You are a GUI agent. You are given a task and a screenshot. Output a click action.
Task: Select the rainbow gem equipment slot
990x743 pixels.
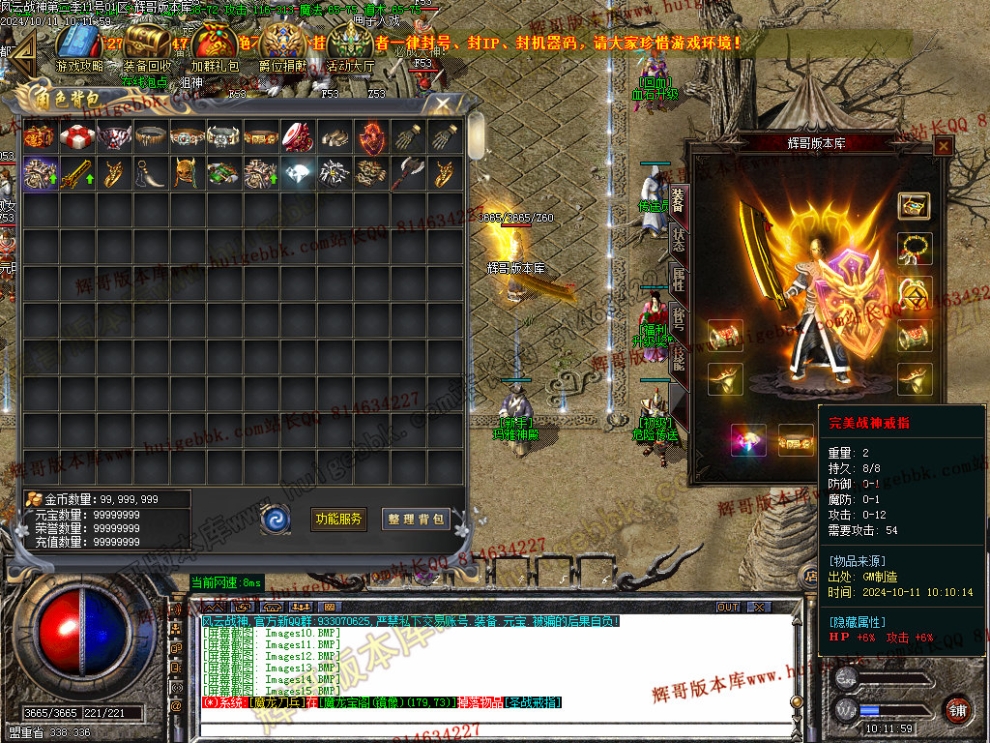coord(749,440)
